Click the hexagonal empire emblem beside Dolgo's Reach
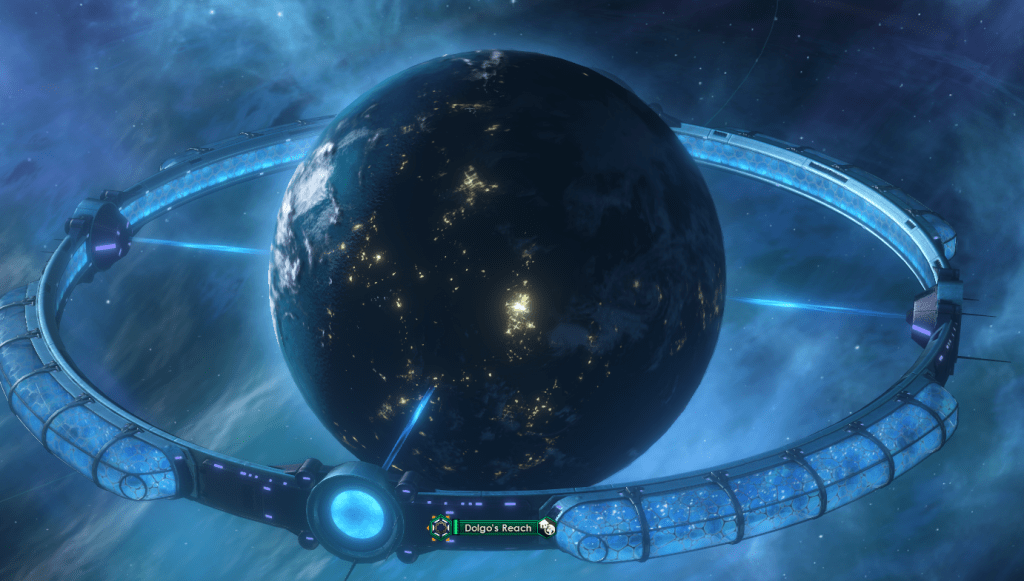Viewport: 1024px width, 581px height. (439, 526)
